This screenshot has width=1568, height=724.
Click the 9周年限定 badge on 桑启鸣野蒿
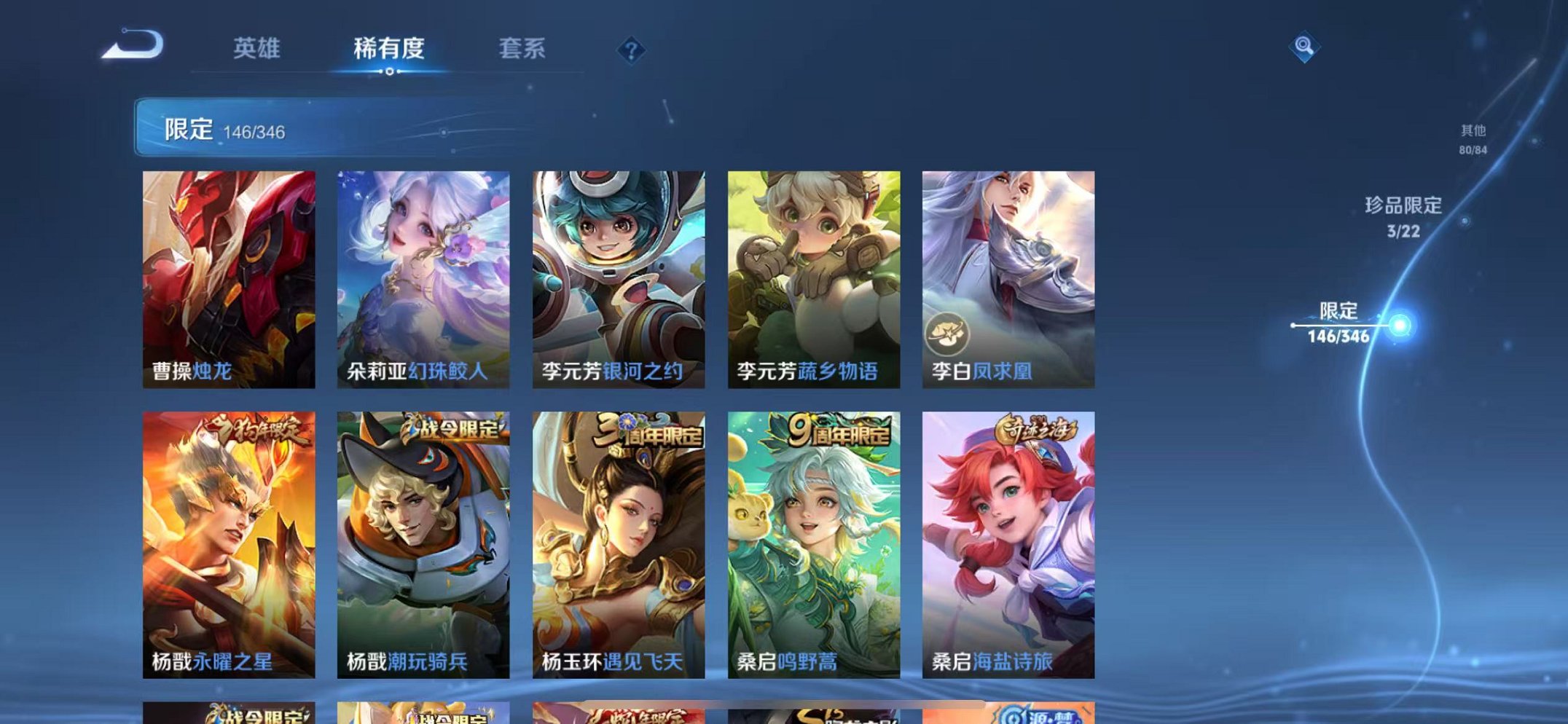click(838, 430)
